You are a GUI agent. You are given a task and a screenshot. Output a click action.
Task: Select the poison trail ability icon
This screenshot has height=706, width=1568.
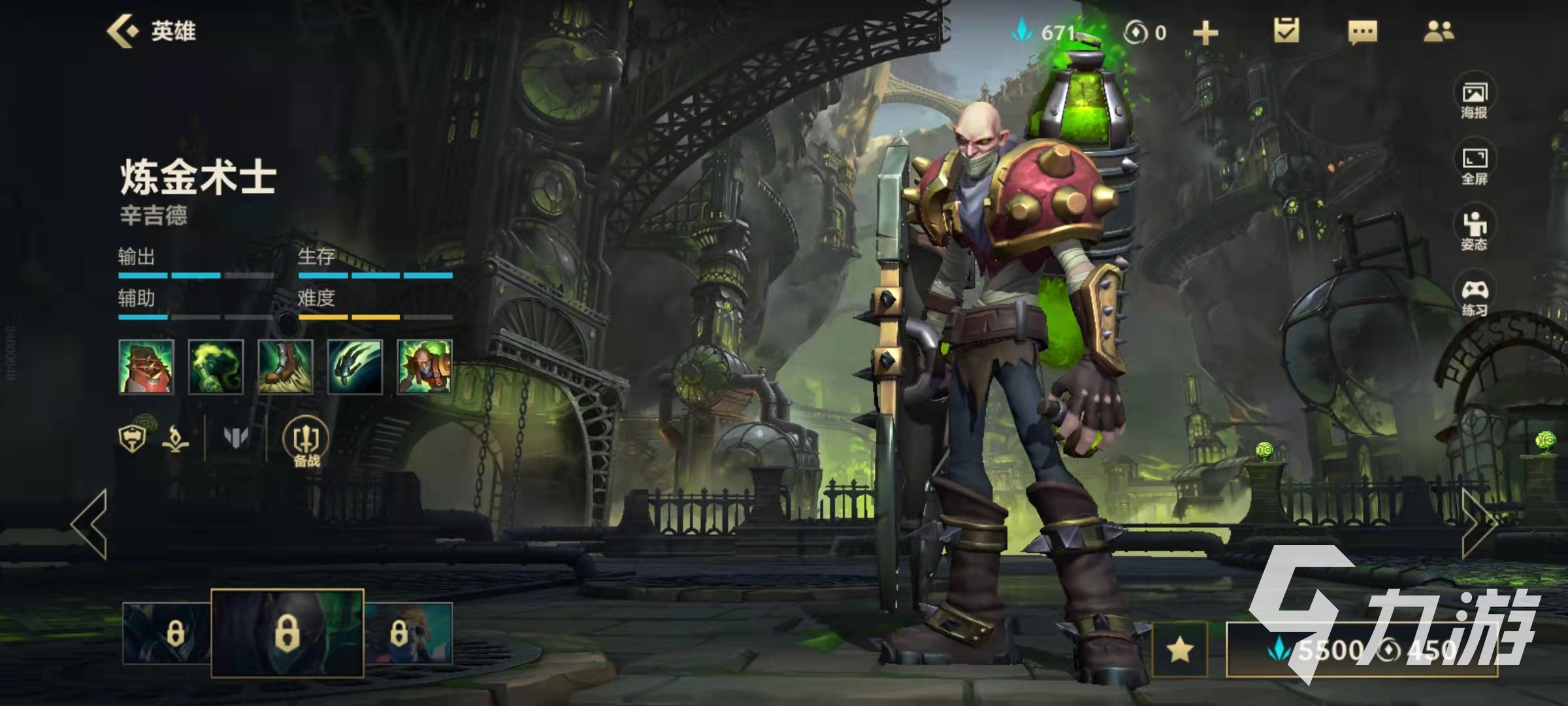pos(216,367)
